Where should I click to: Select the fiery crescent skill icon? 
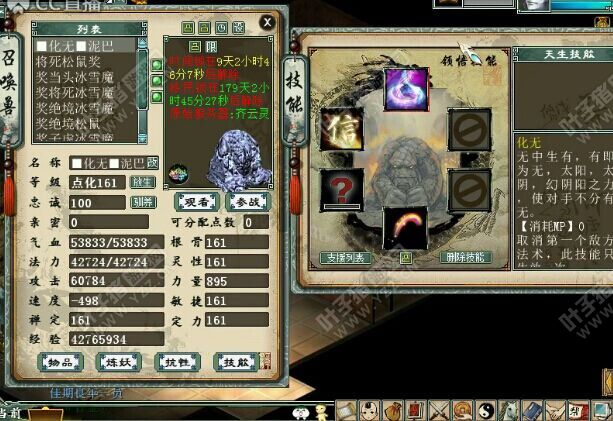(407, 225)
